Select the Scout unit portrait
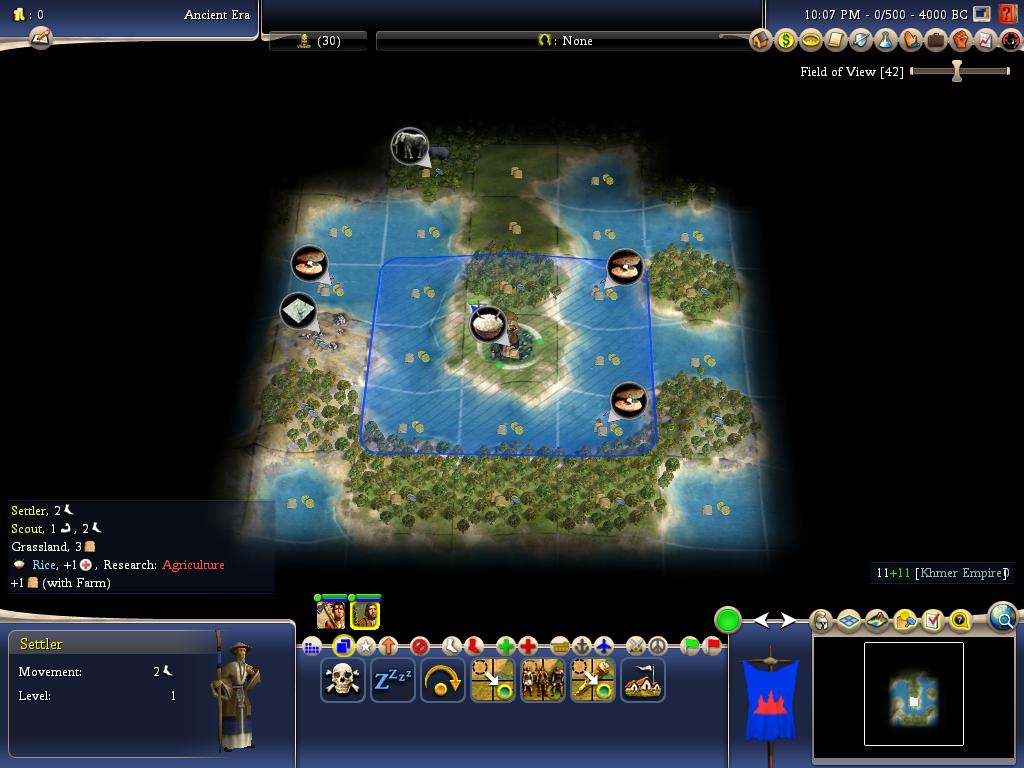 331,614
